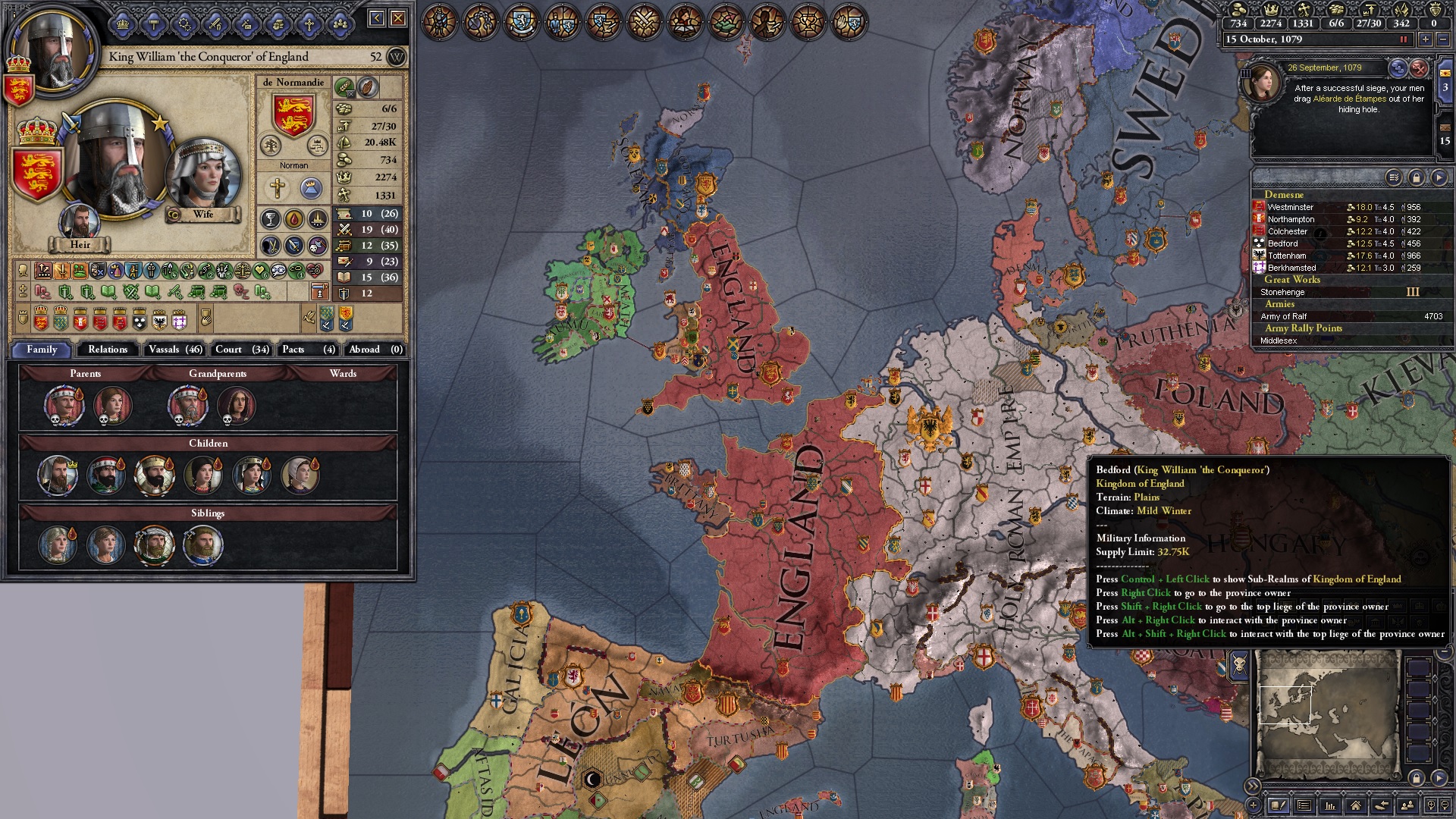Image resolution: width=1456 pixels, height=819 pixels.
Task: Open the character finder icon
Action: point(1407,805)
